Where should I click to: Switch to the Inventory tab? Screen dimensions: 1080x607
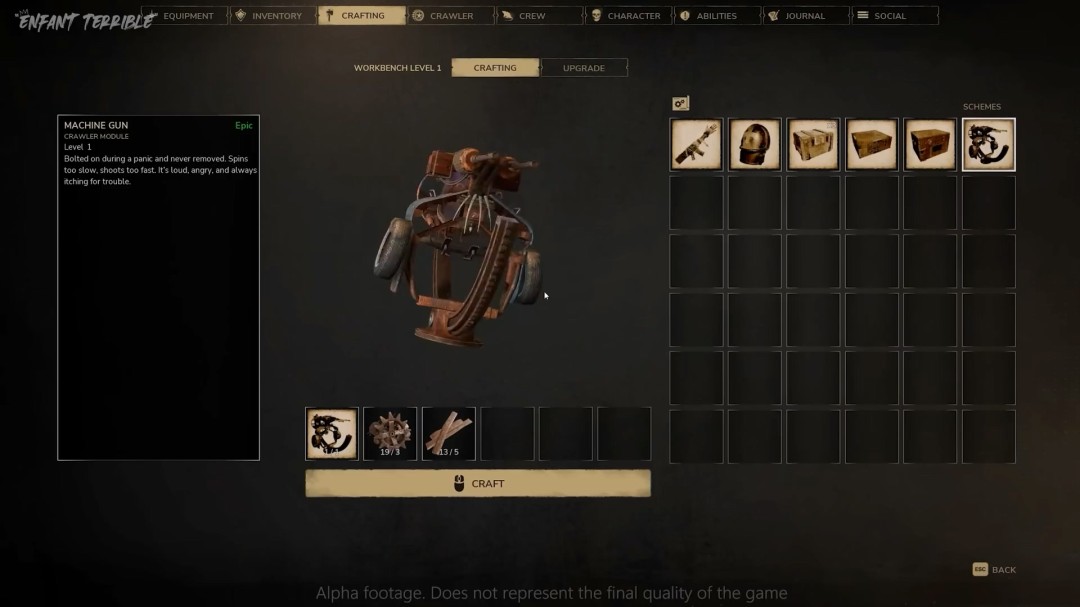click(272, 16)
